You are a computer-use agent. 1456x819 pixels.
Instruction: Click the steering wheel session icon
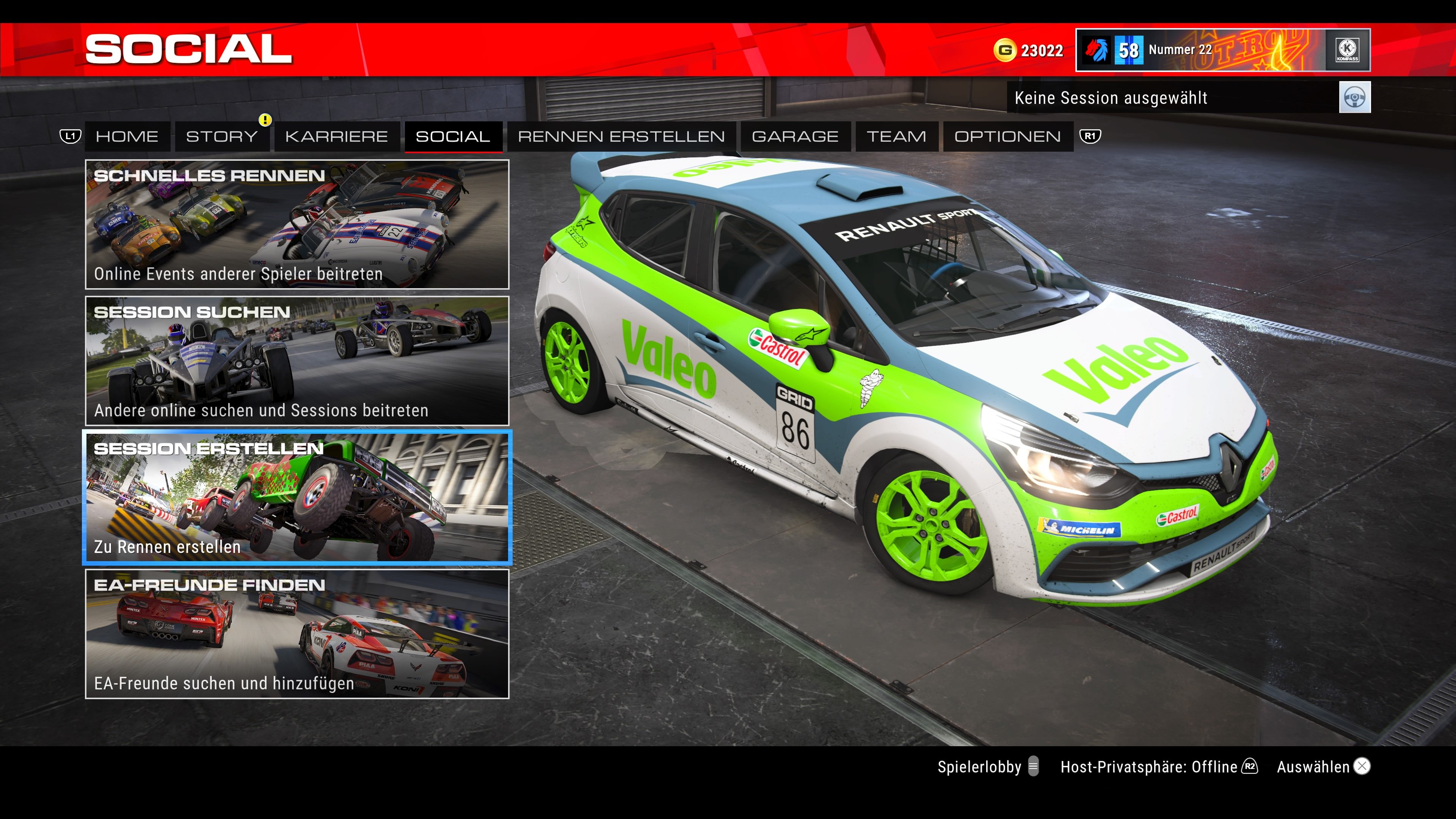click(x=1356, y=97)
